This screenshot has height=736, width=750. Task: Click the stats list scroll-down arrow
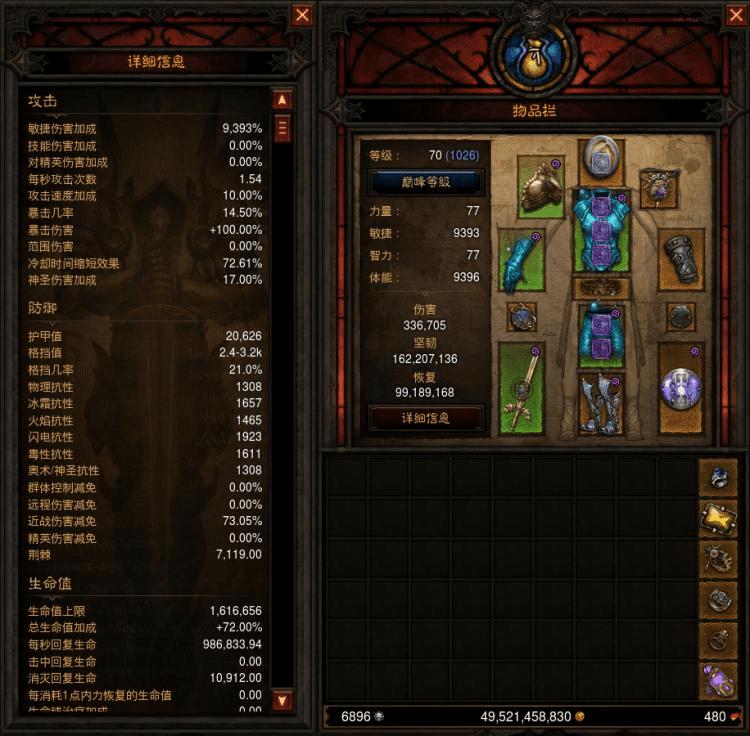pyautogui.click(x=282, y=700)
